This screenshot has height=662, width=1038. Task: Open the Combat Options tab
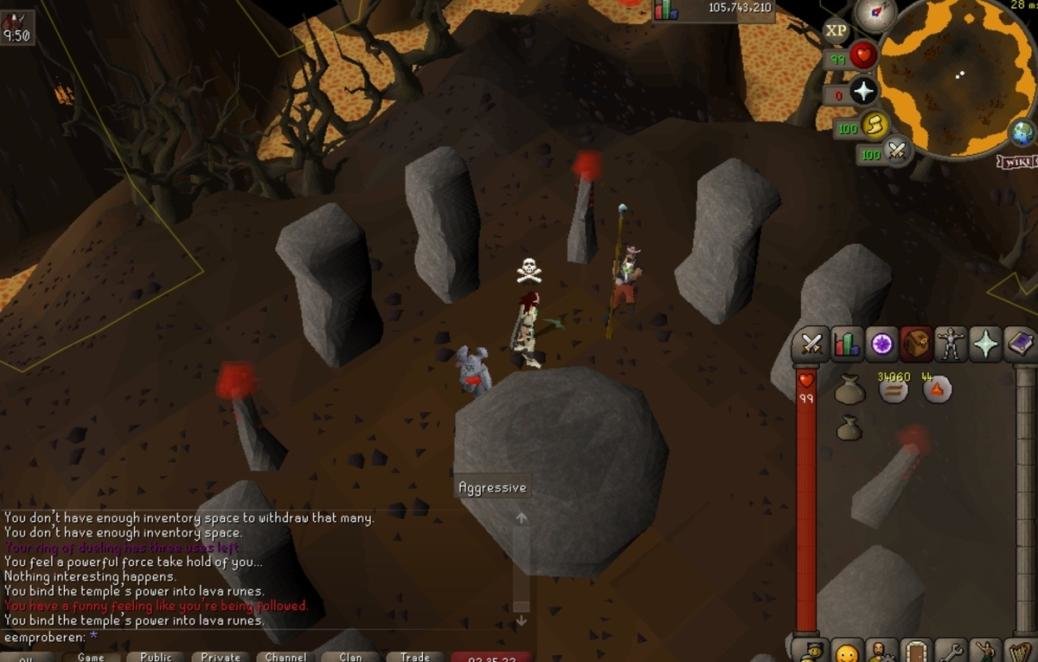click(x=811, y=345)
